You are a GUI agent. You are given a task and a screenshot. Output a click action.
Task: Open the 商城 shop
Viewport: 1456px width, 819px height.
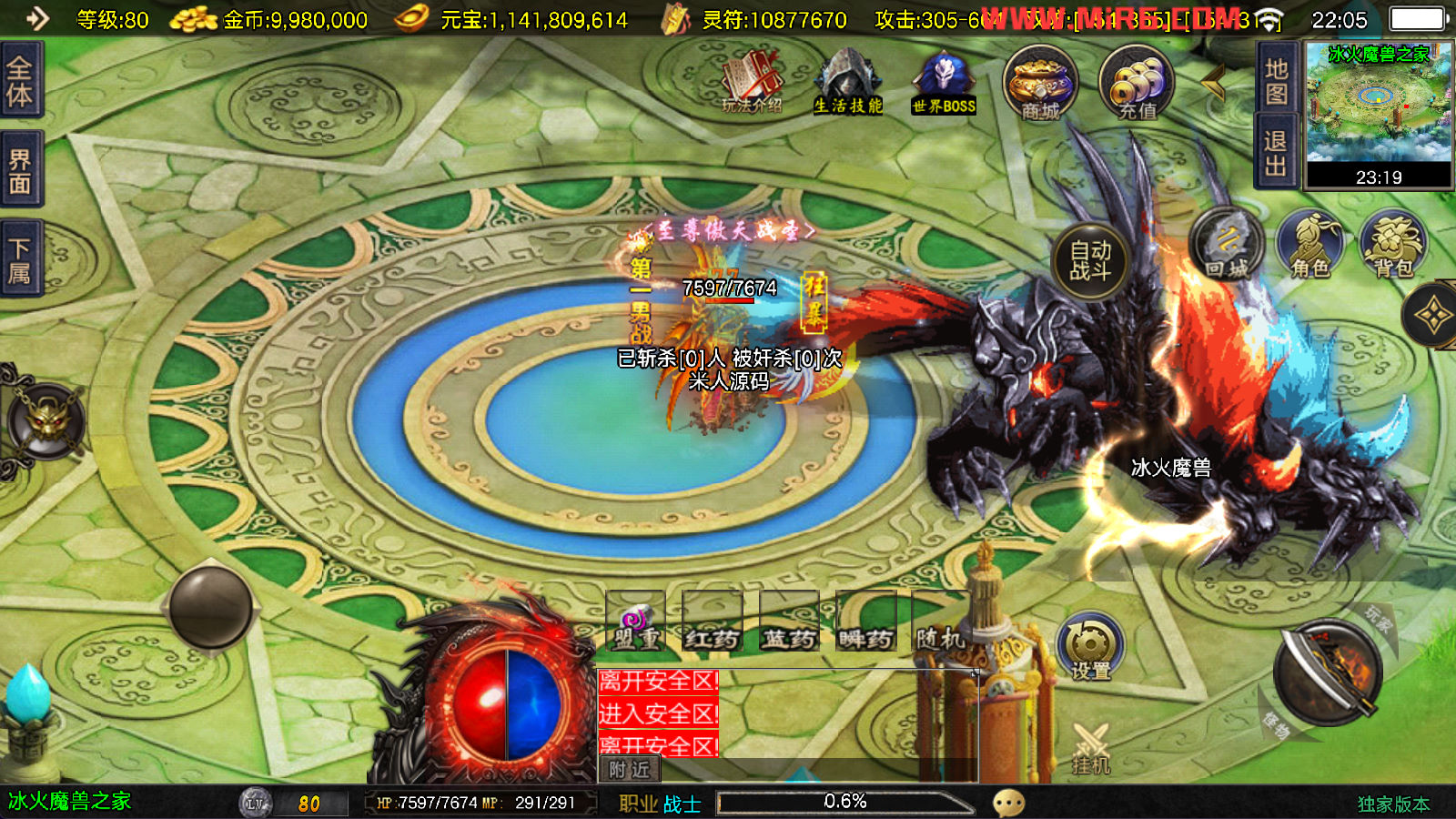tap(1040, 84)
